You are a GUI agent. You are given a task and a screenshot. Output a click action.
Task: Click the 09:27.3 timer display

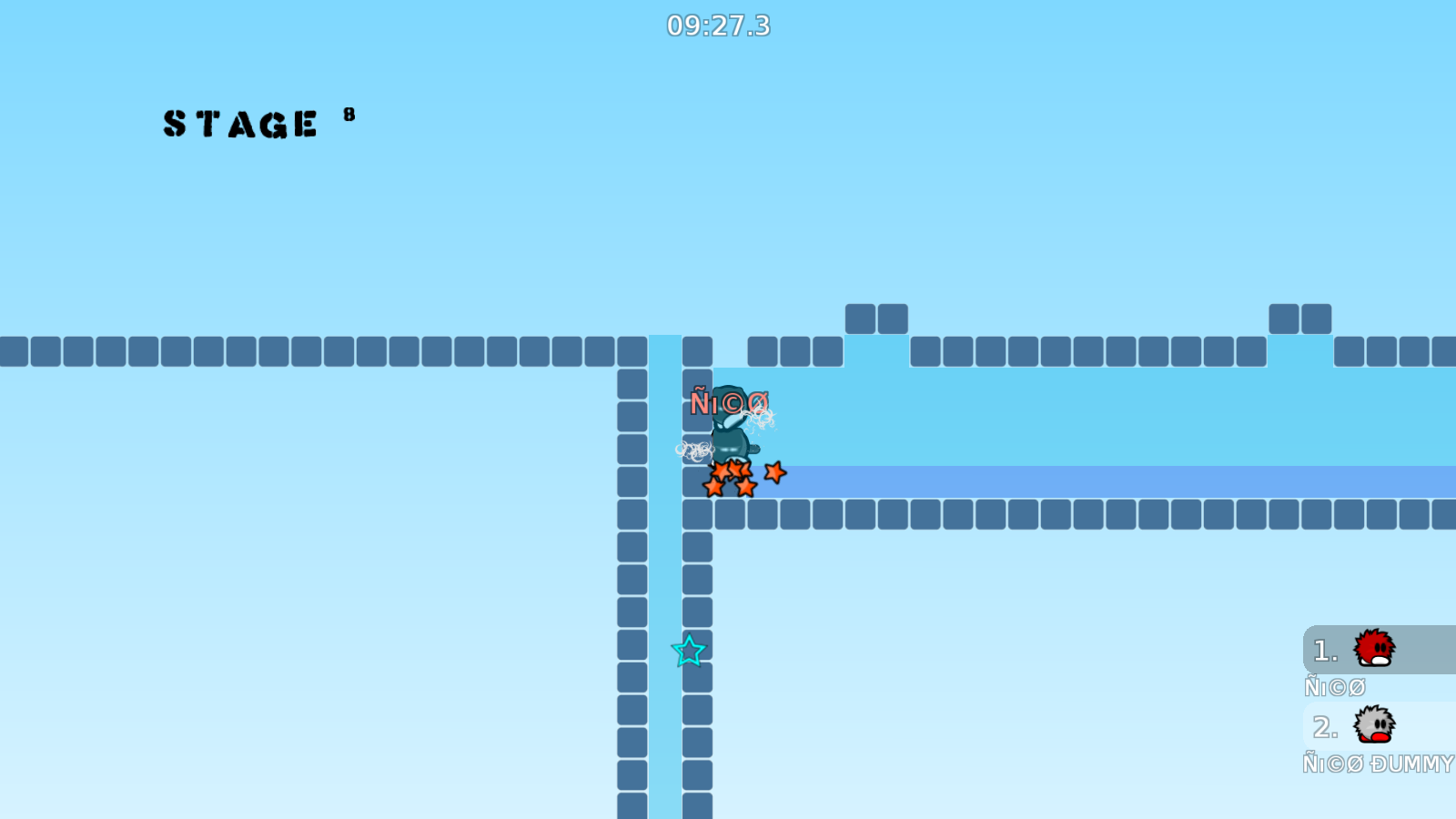coord(718,26)
